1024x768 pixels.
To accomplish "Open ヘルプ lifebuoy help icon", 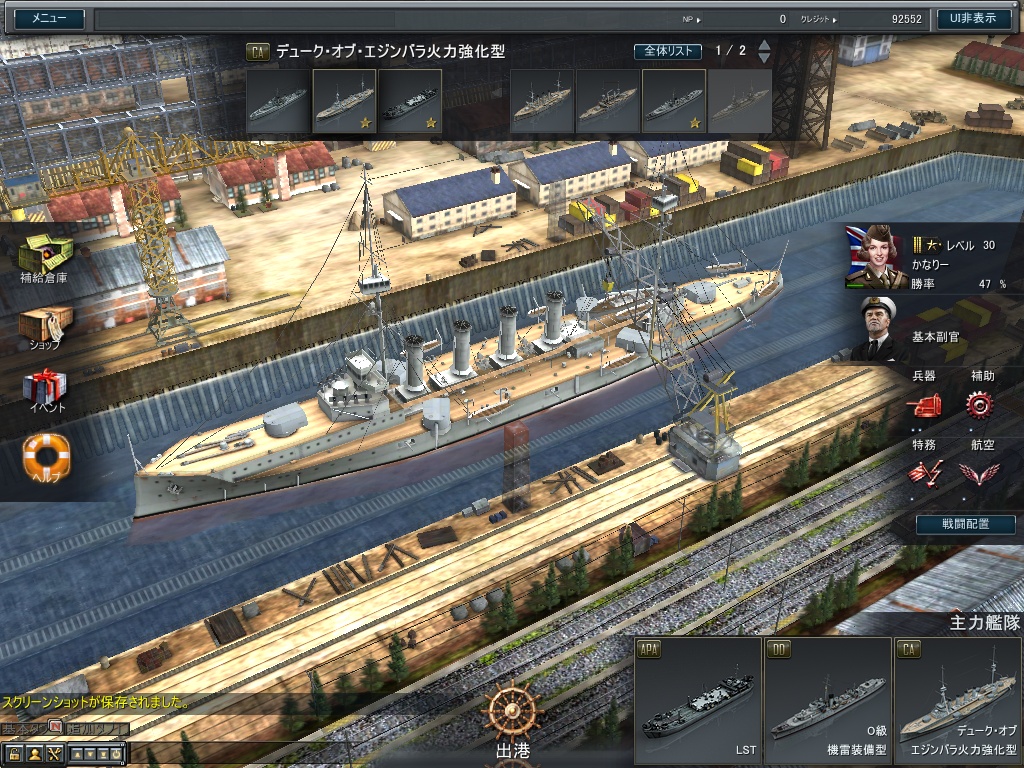I will click(46, 456).
